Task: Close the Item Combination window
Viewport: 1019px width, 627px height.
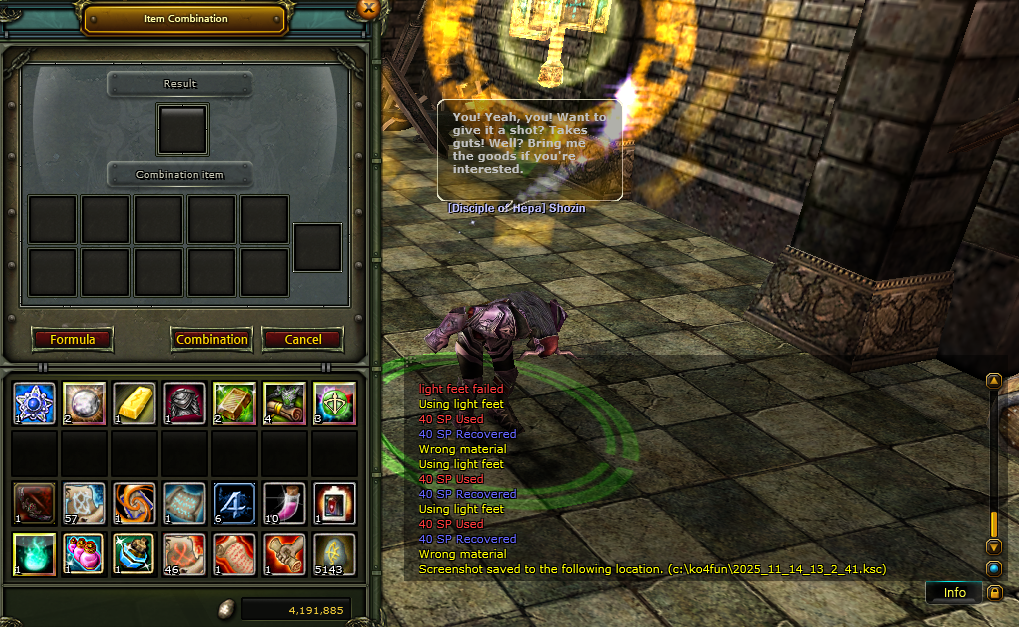Action: click(368, 9)
